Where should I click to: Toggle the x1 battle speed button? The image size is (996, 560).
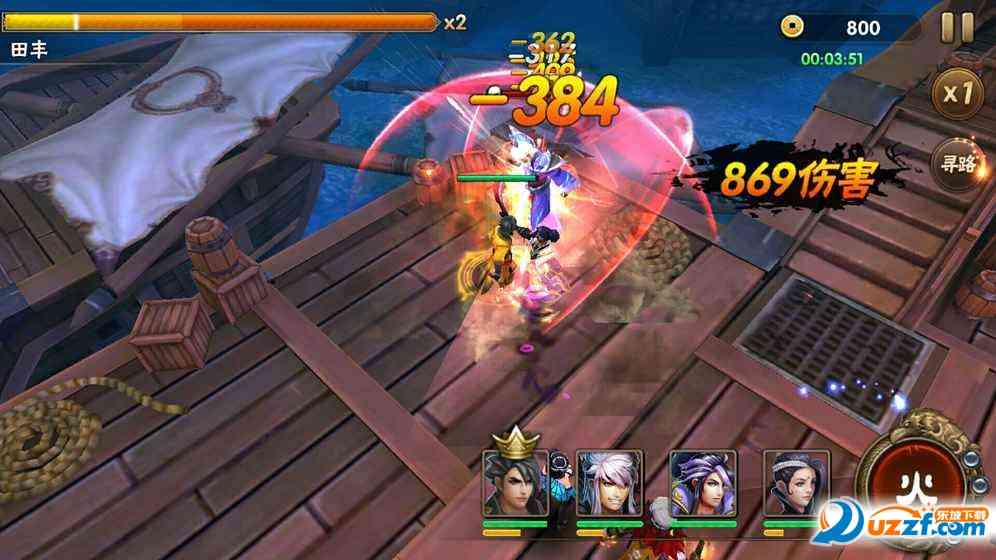coord(957,94)
